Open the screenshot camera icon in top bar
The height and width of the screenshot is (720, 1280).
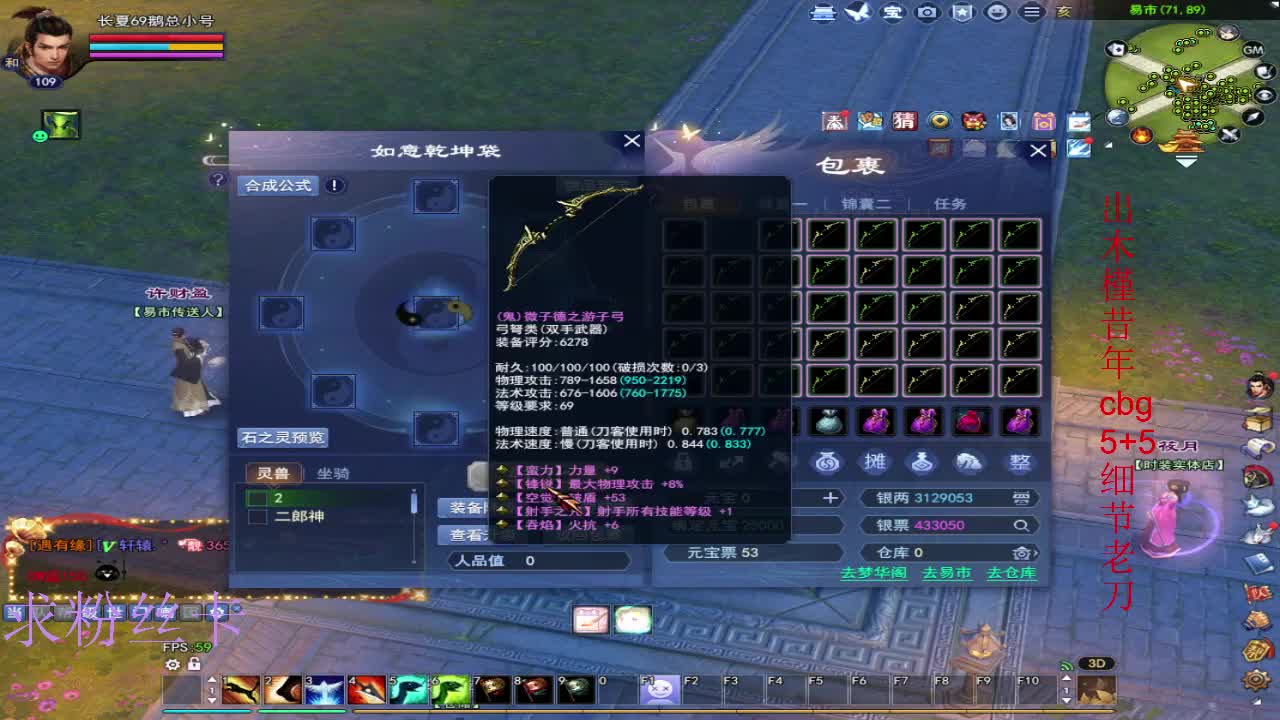(927, 14)
